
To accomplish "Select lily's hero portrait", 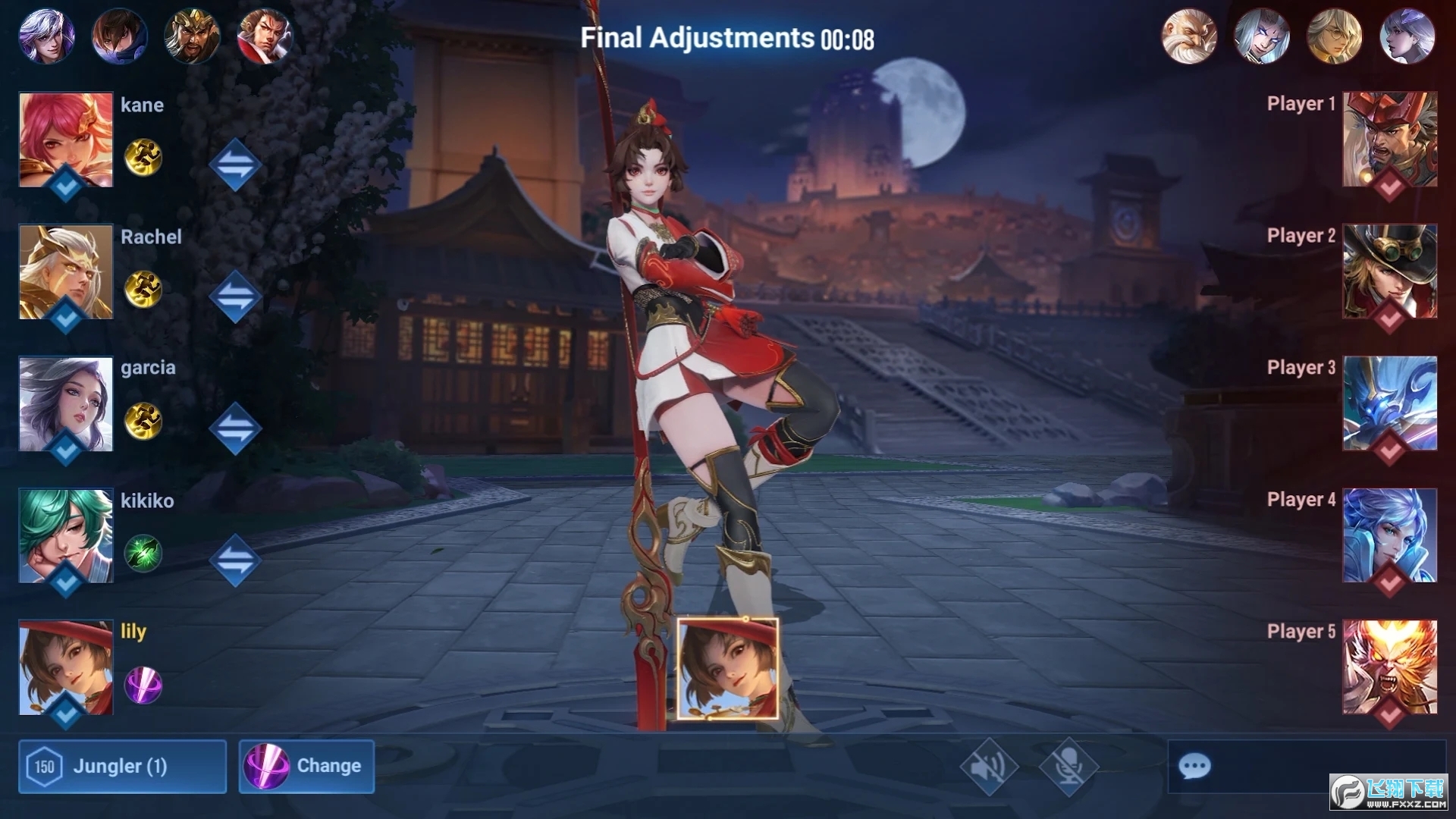I will tap(66, 667).
